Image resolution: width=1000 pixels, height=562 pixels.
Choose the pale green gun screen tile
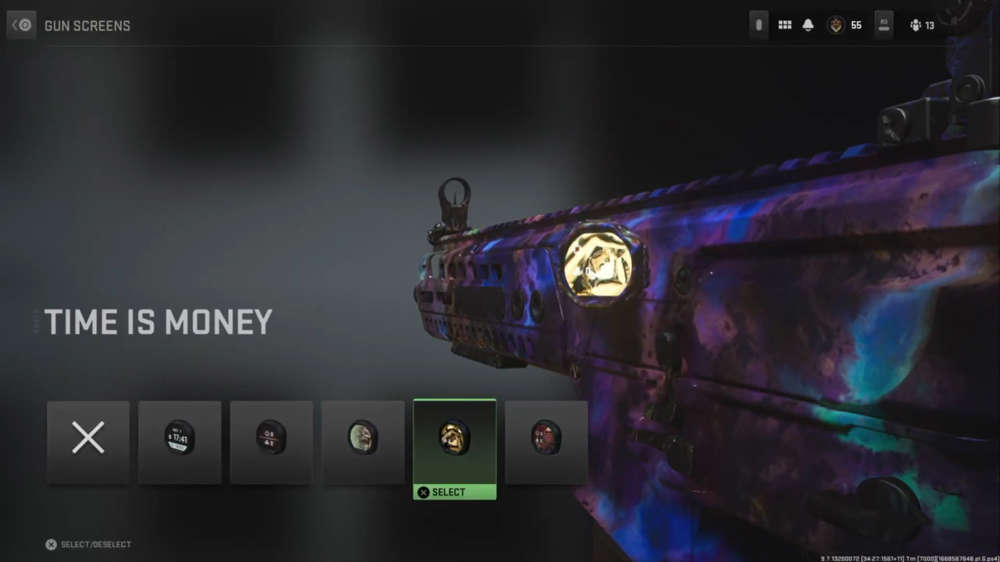(x=363, y=442)
